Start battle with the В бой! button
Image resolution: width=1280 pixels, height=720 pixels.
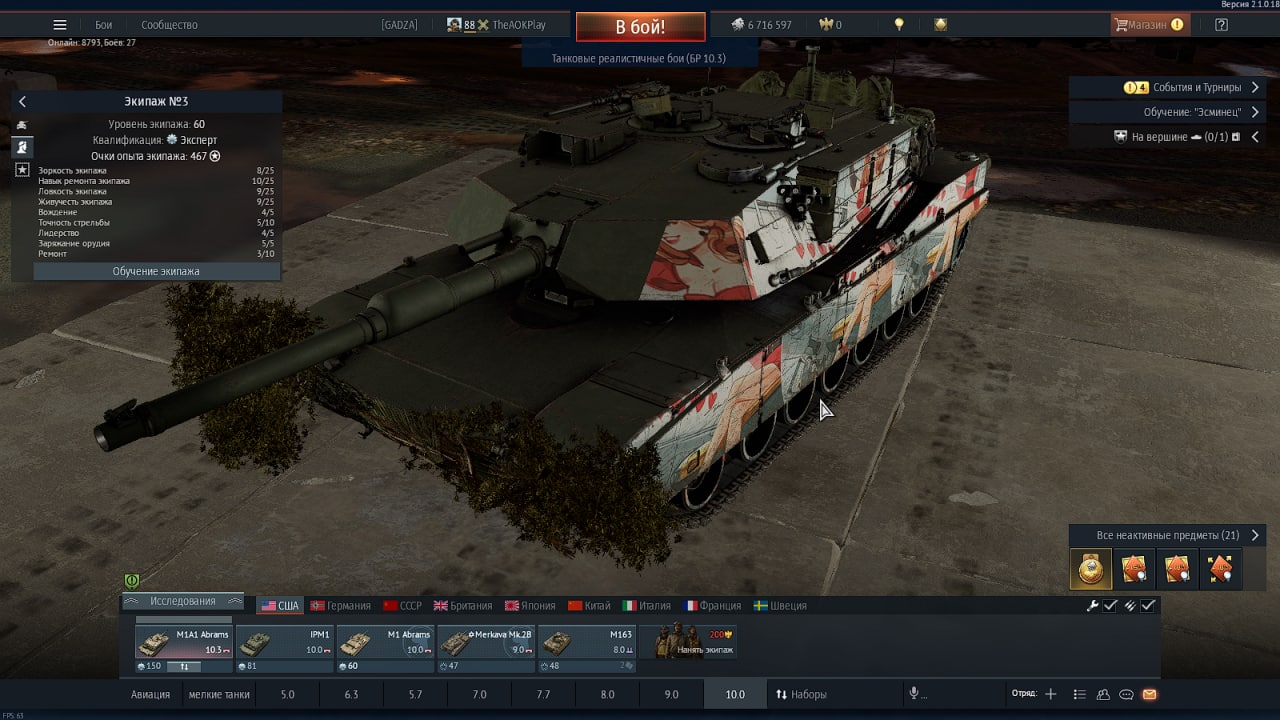[640, 27]
